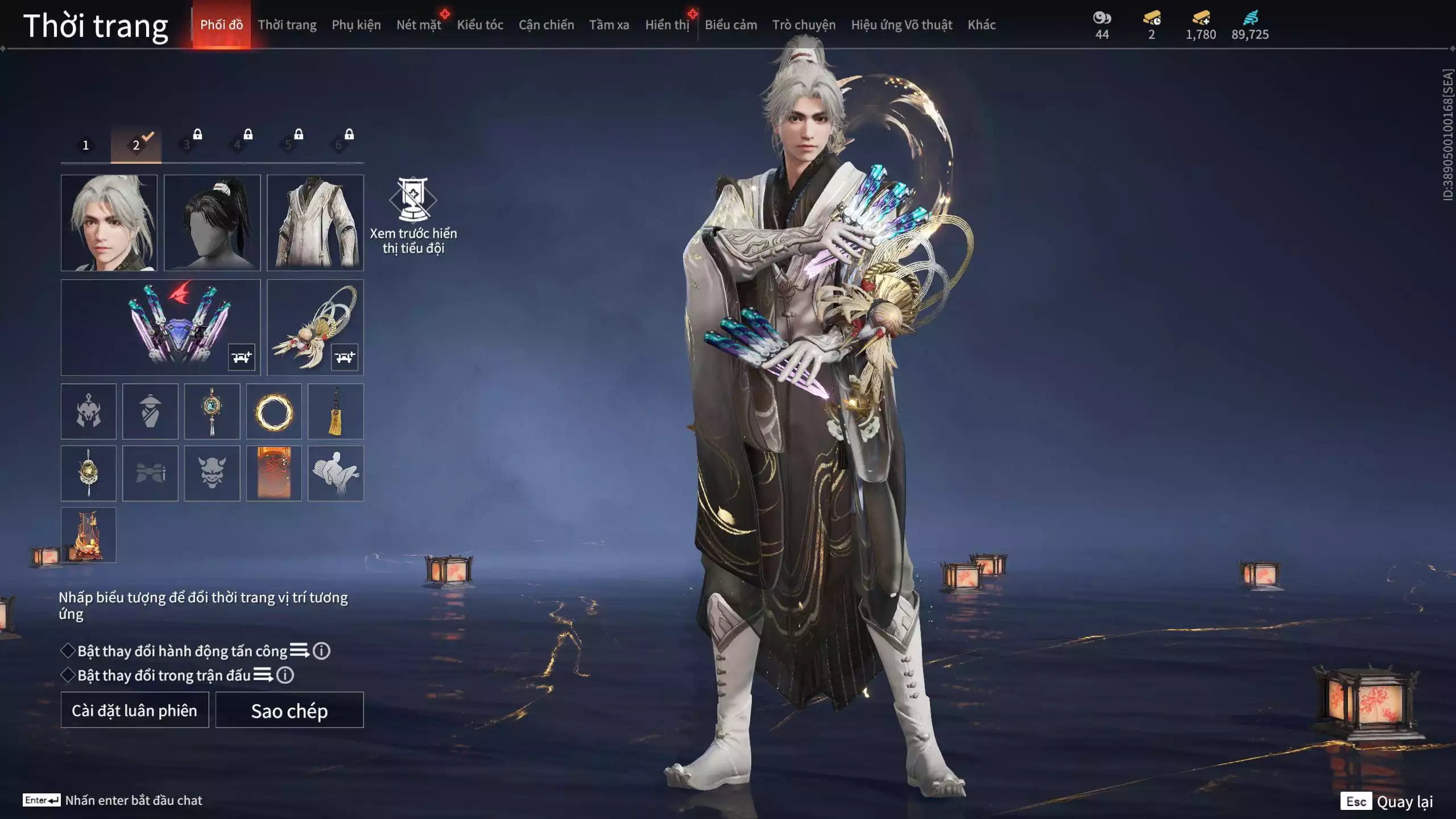
Task: Open the Hiển thị tab
Action: [x=667, y=25]
